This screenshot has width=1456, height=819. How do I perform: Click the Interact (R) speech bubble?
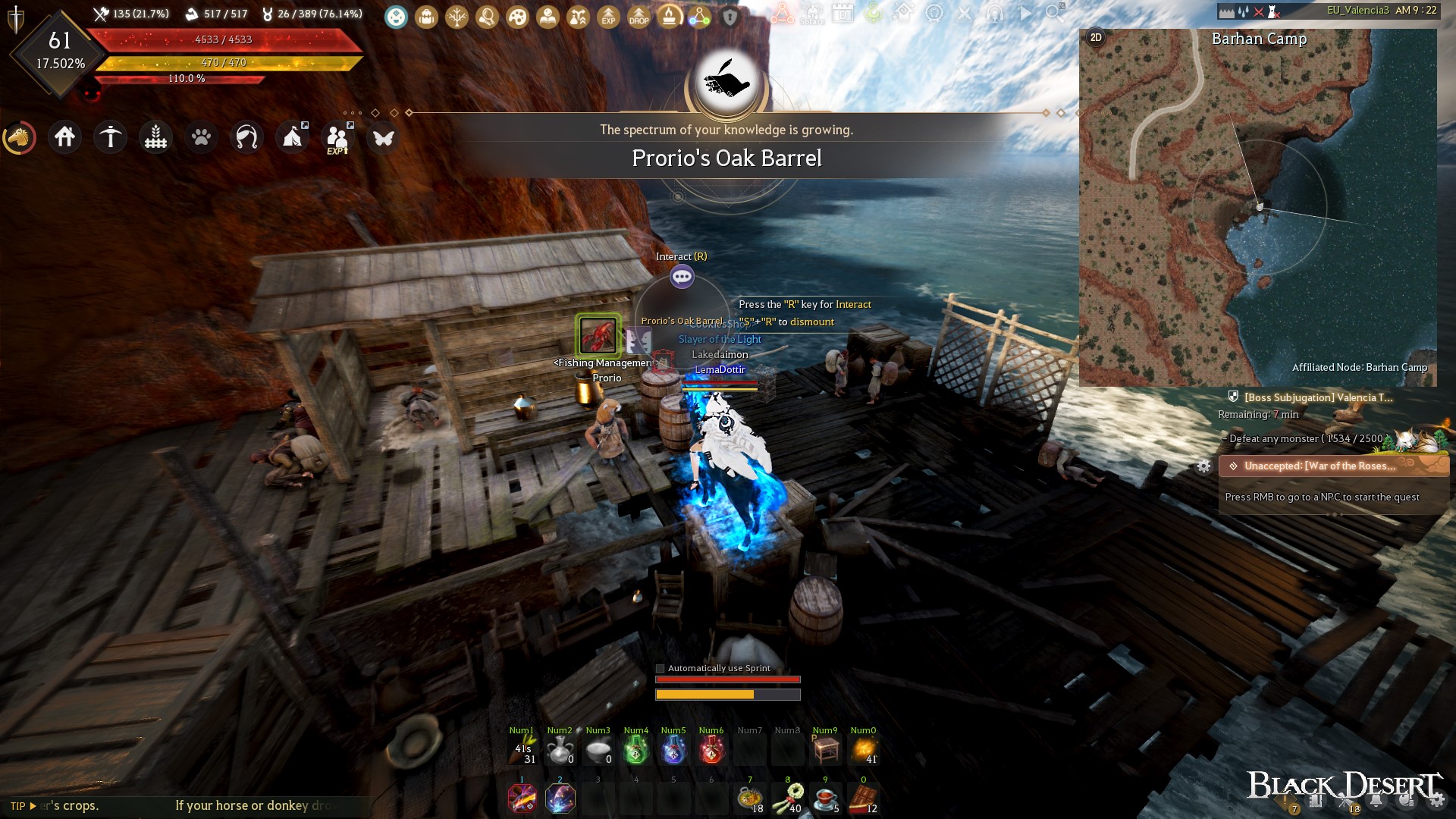682,276
